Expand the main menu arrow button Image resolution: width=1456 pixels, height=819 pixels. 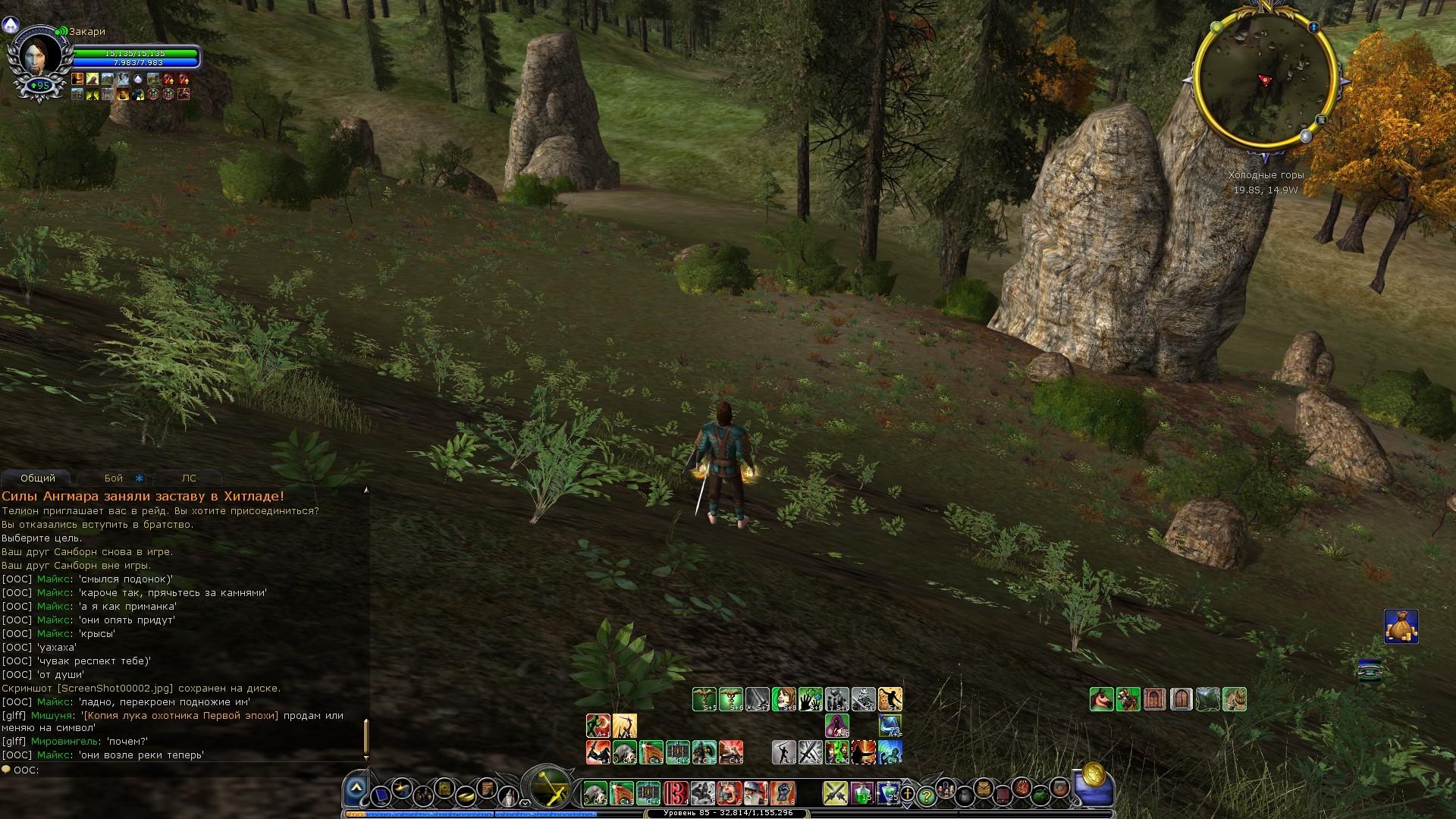(356, 791)
